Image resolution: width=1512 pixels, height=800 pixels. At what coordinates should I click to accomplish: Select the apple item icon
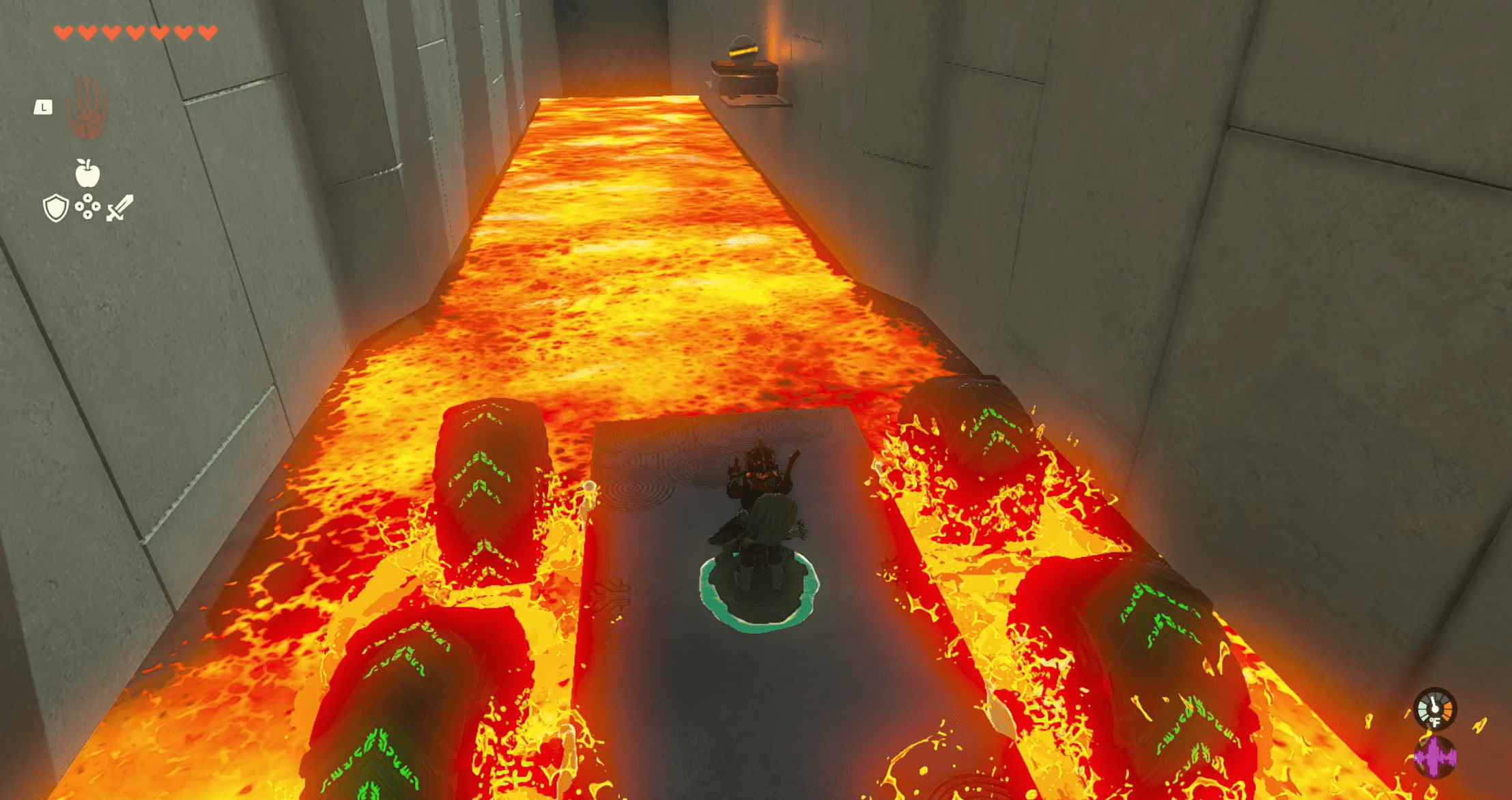[87, 173]
